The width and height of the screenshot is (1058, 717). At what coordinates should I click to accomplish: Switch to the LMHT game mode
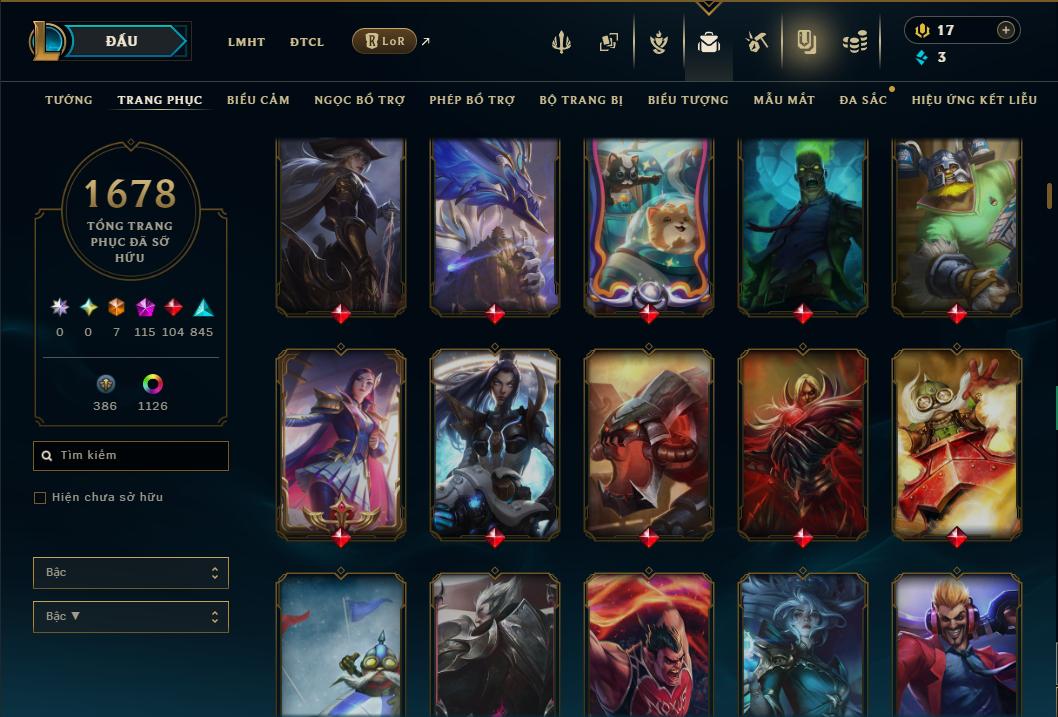point(246,42)
